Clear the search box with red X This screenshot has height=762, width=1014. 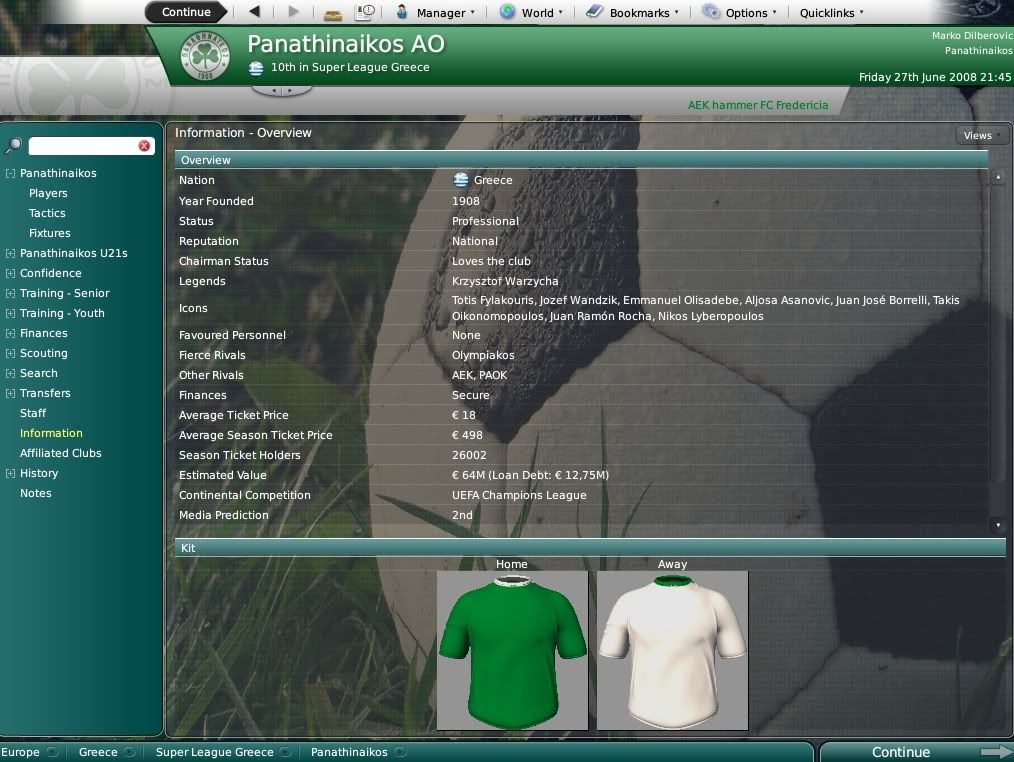pos(144,146)
